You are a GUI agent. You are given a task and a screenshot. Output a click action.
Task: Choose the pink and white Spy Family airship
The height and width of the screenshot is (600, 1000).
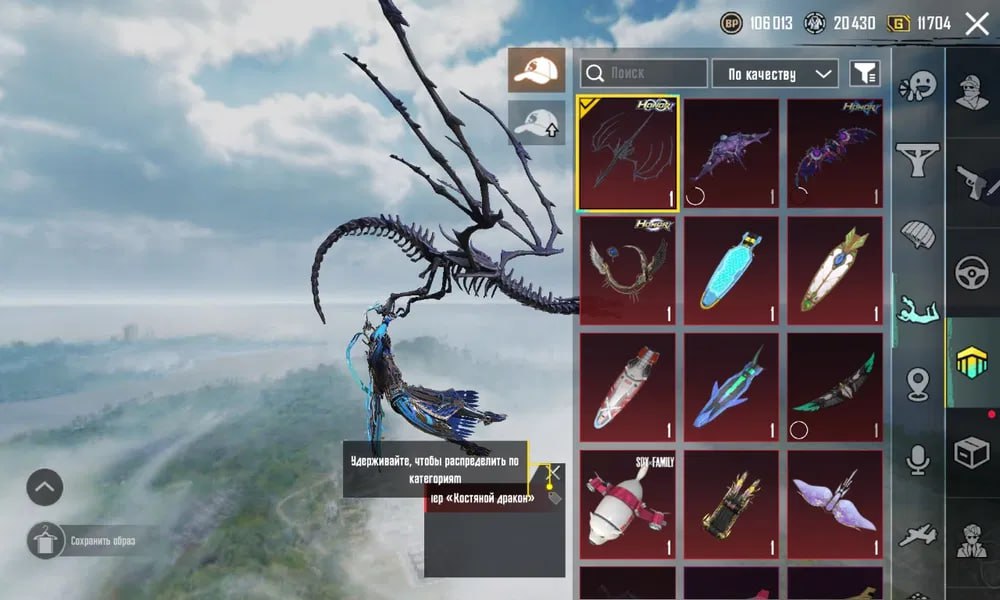(x=627, y=504)
